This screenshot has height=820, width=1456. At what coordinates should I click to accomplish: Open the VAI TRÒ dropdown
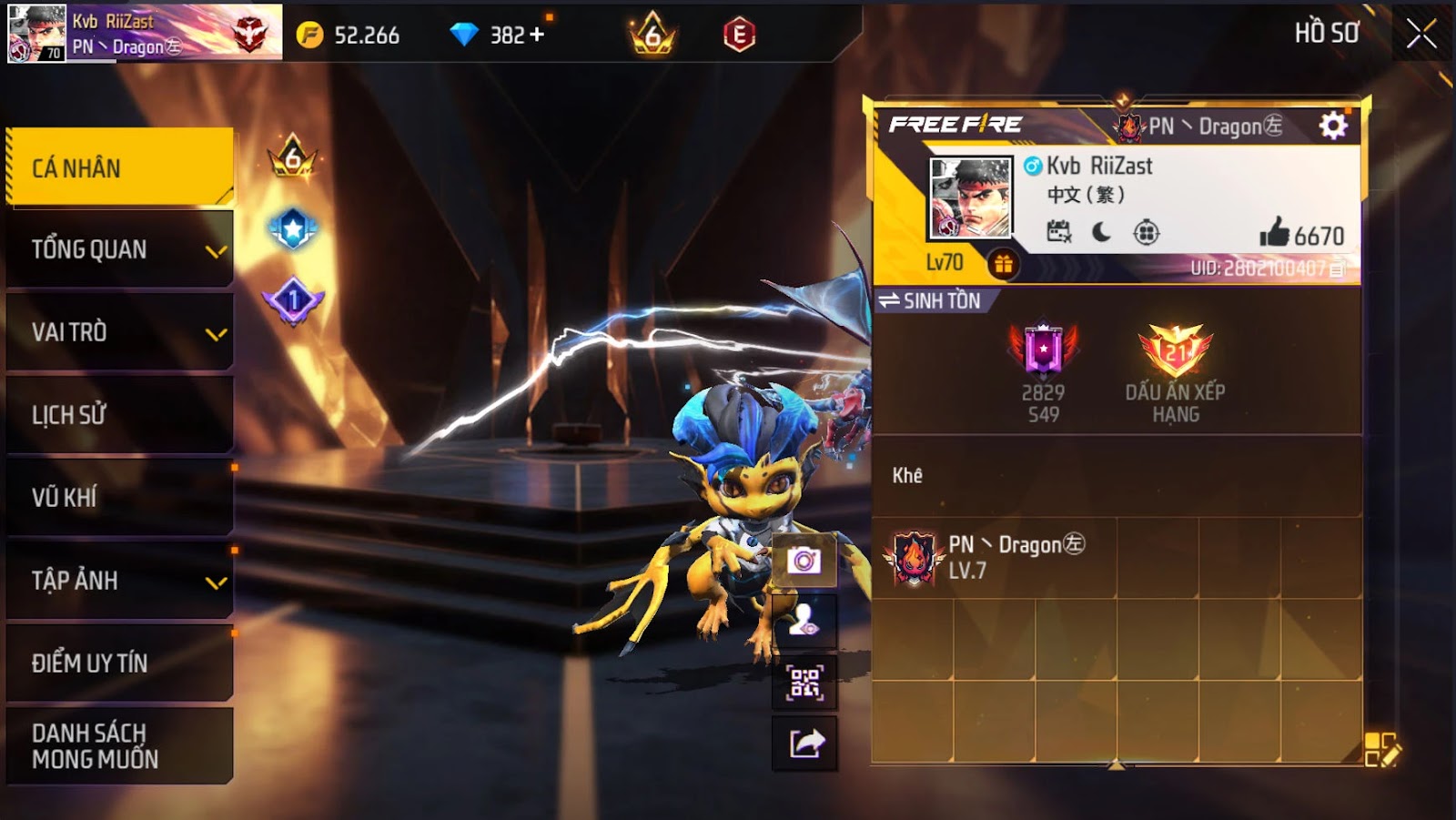point(119,332)
